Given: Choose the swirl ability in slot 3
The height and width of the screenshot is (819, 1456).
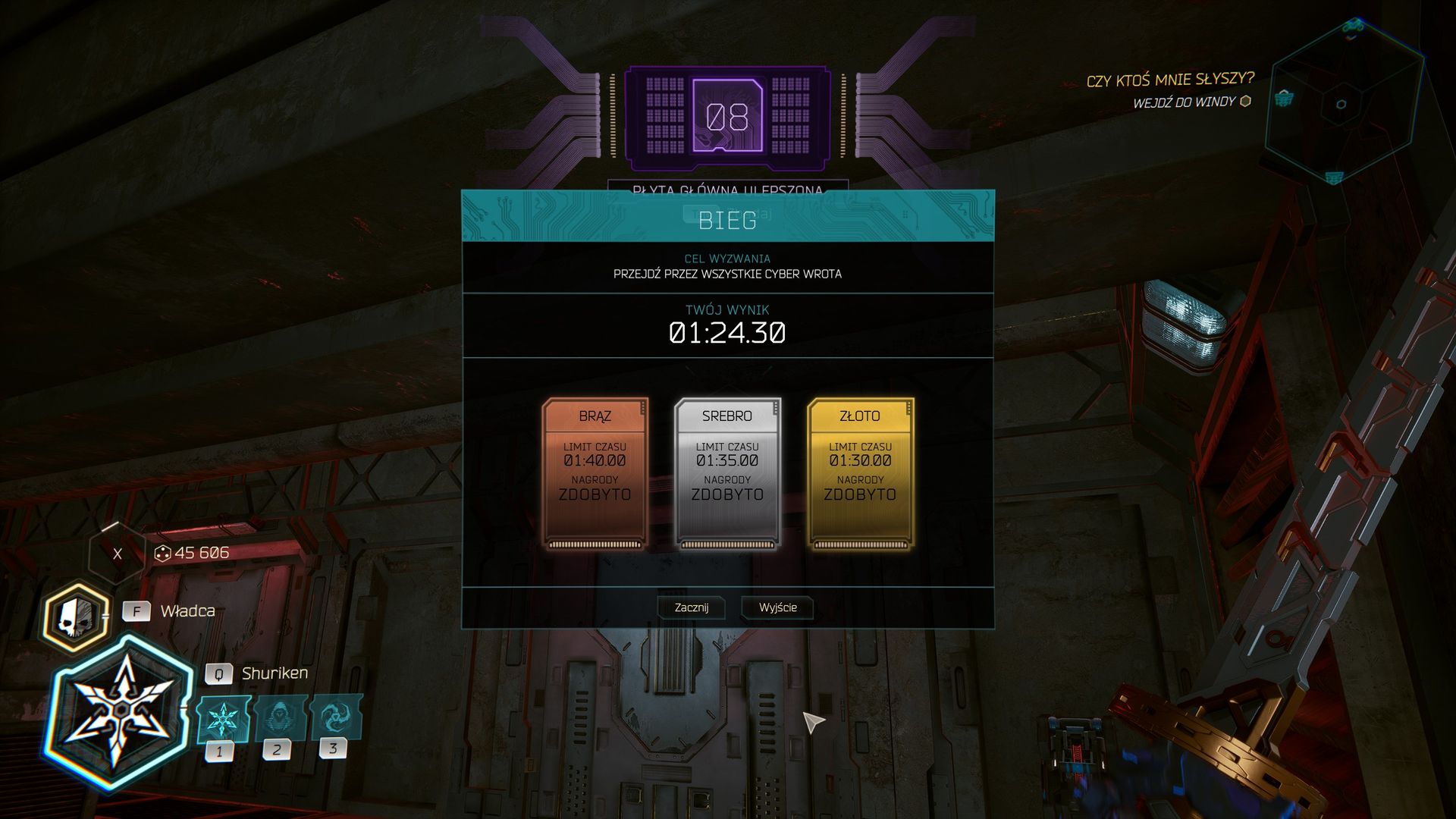Looking at the screenshot, I should point(334,715).
